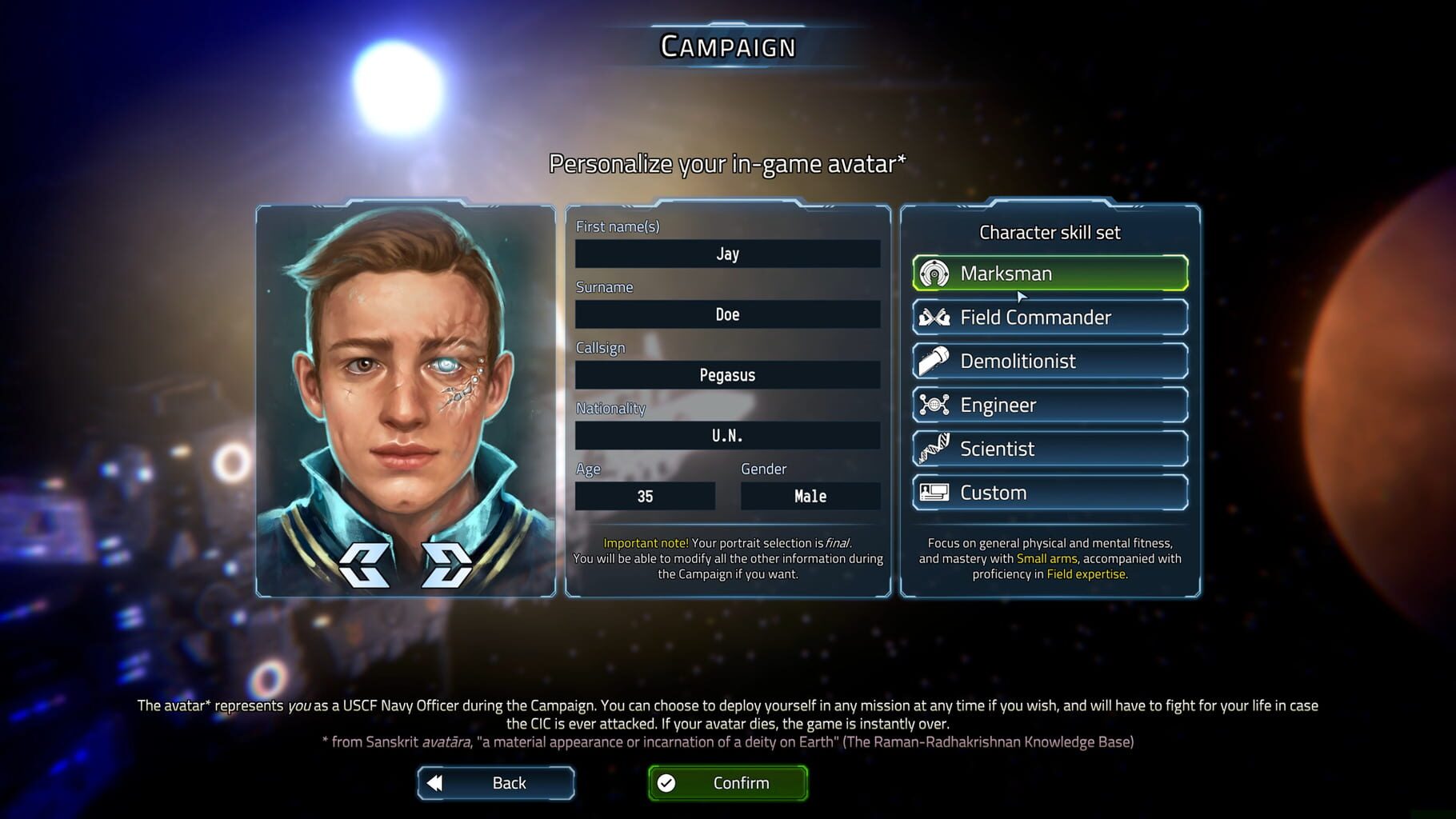
Task: Click the Back button
Action: coord(495,782)
